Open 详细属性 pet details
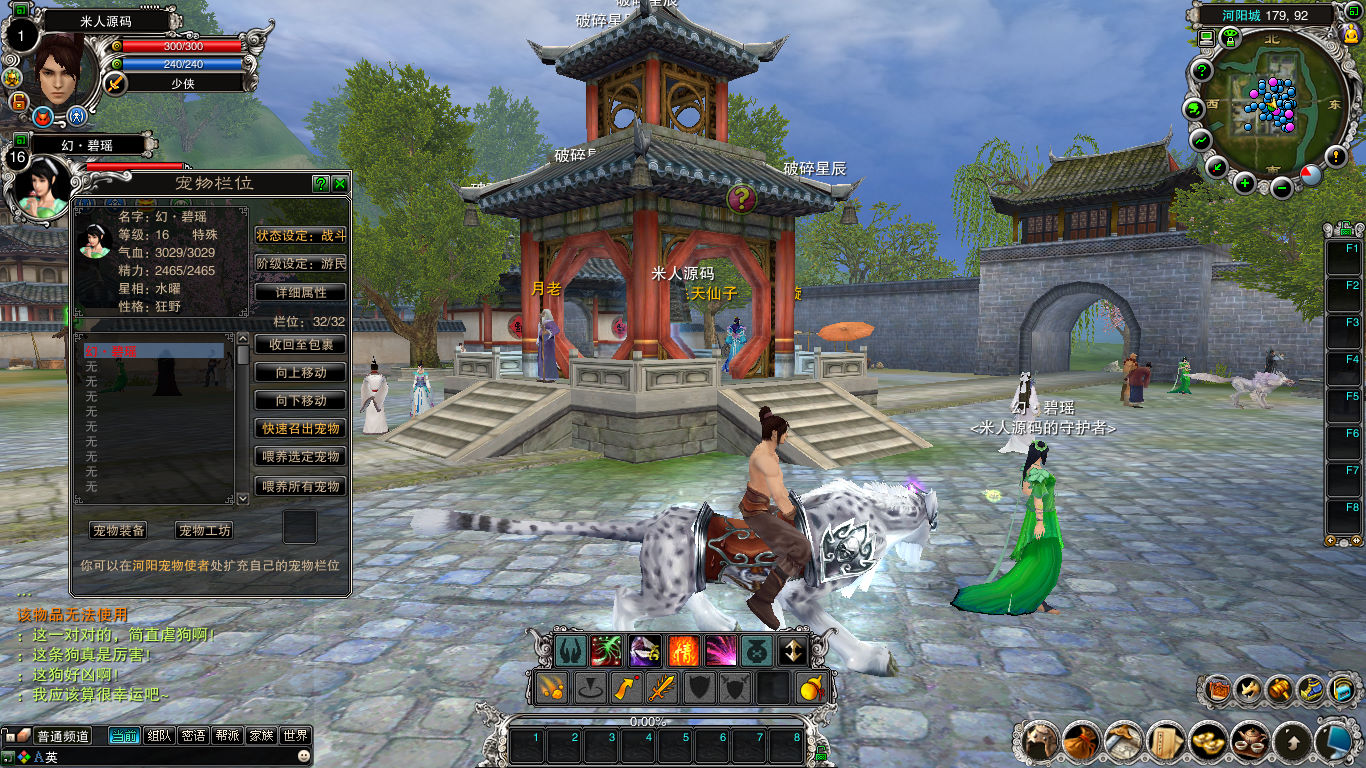Screen dimensions: 1366x768 point(301,293)
